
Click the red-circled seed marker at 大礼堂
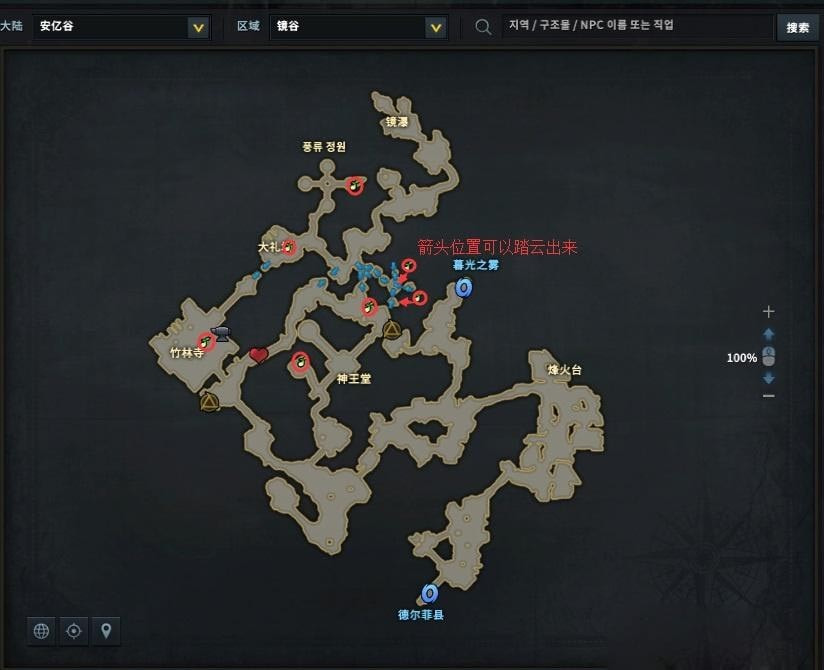click(289, 246)
